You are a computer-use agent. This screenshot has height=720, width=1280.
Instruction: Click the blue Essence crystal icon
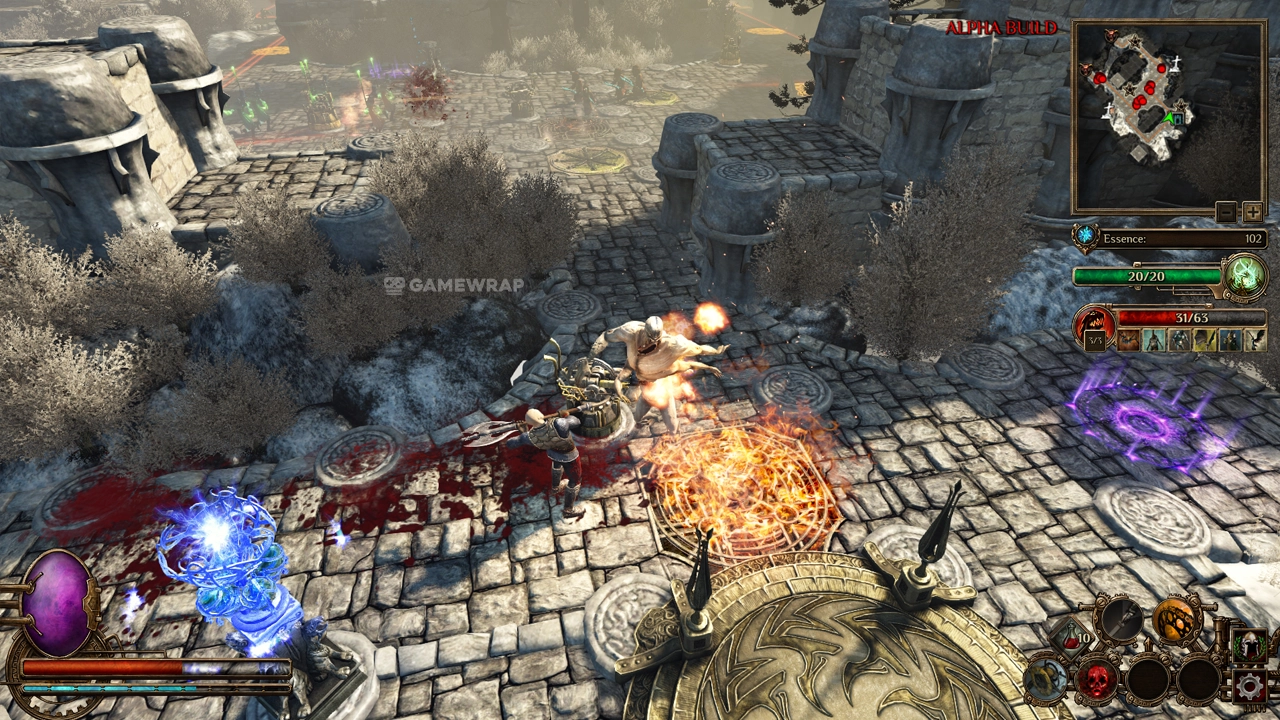tap(1085, 238)
